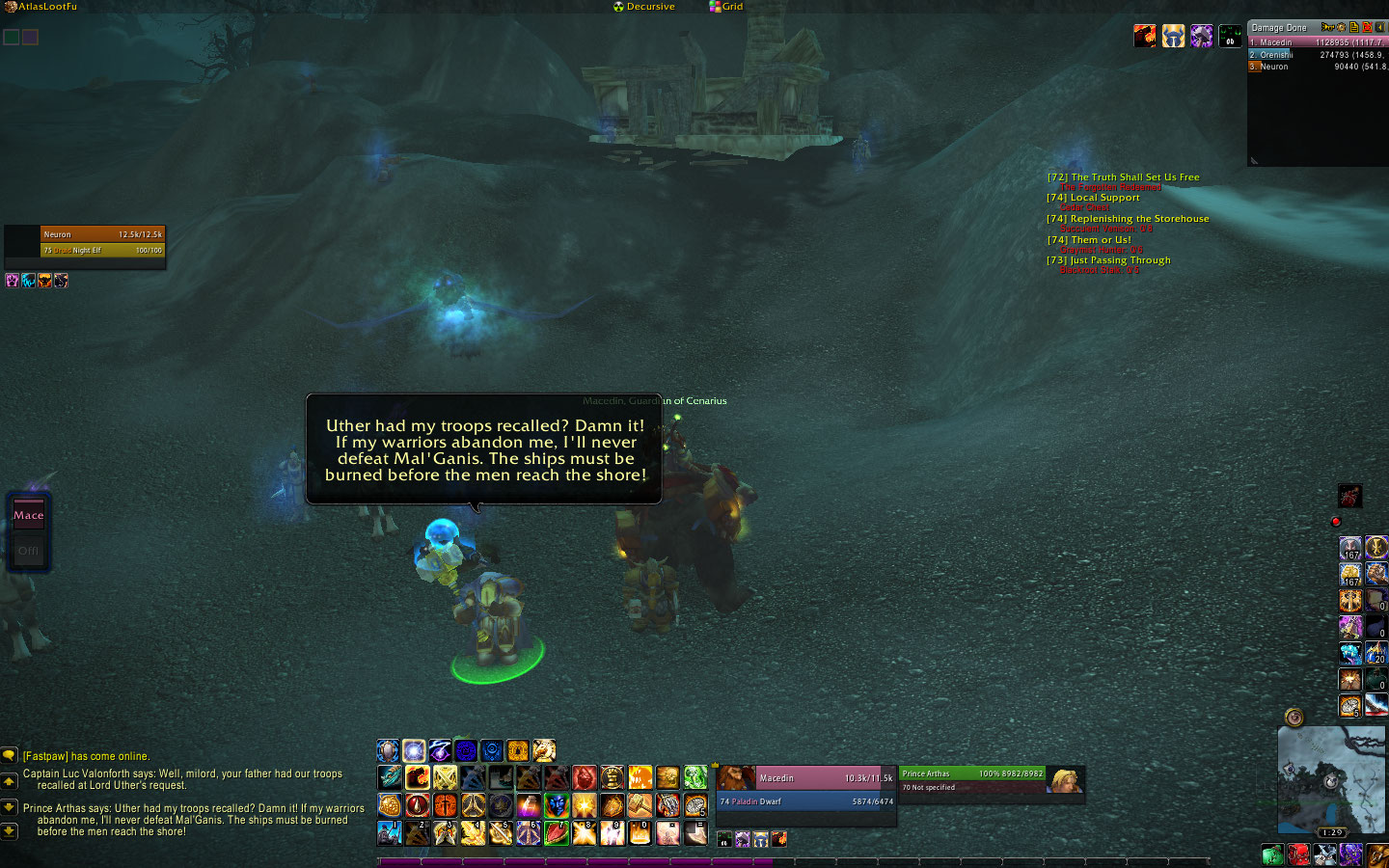Screen dimensions: 1389x868
Task: Open the Grid plugin on top bar
Action: click(x=732, y=7)
